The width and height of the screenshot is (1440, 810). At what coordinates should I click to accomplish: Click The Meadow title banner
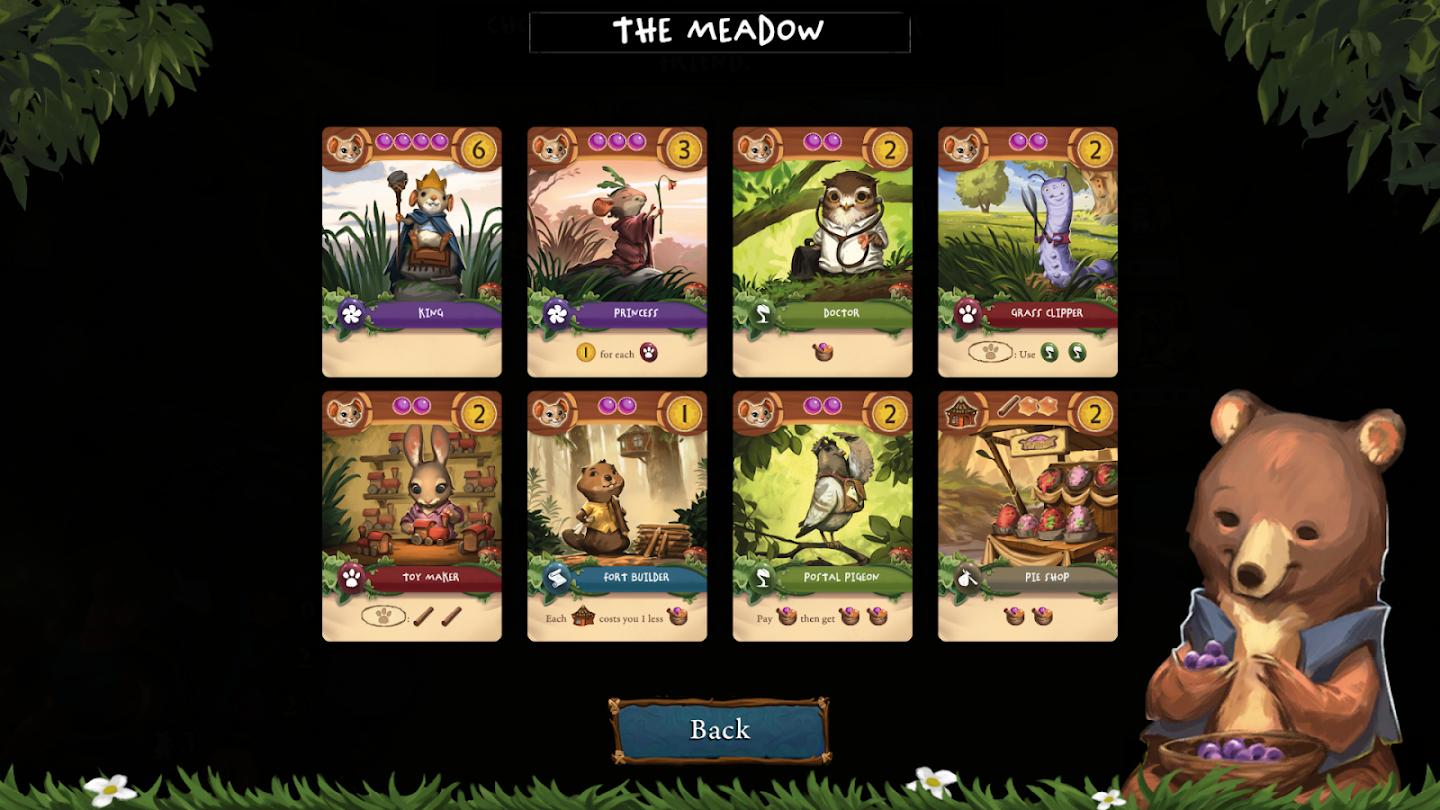[720, 31]
